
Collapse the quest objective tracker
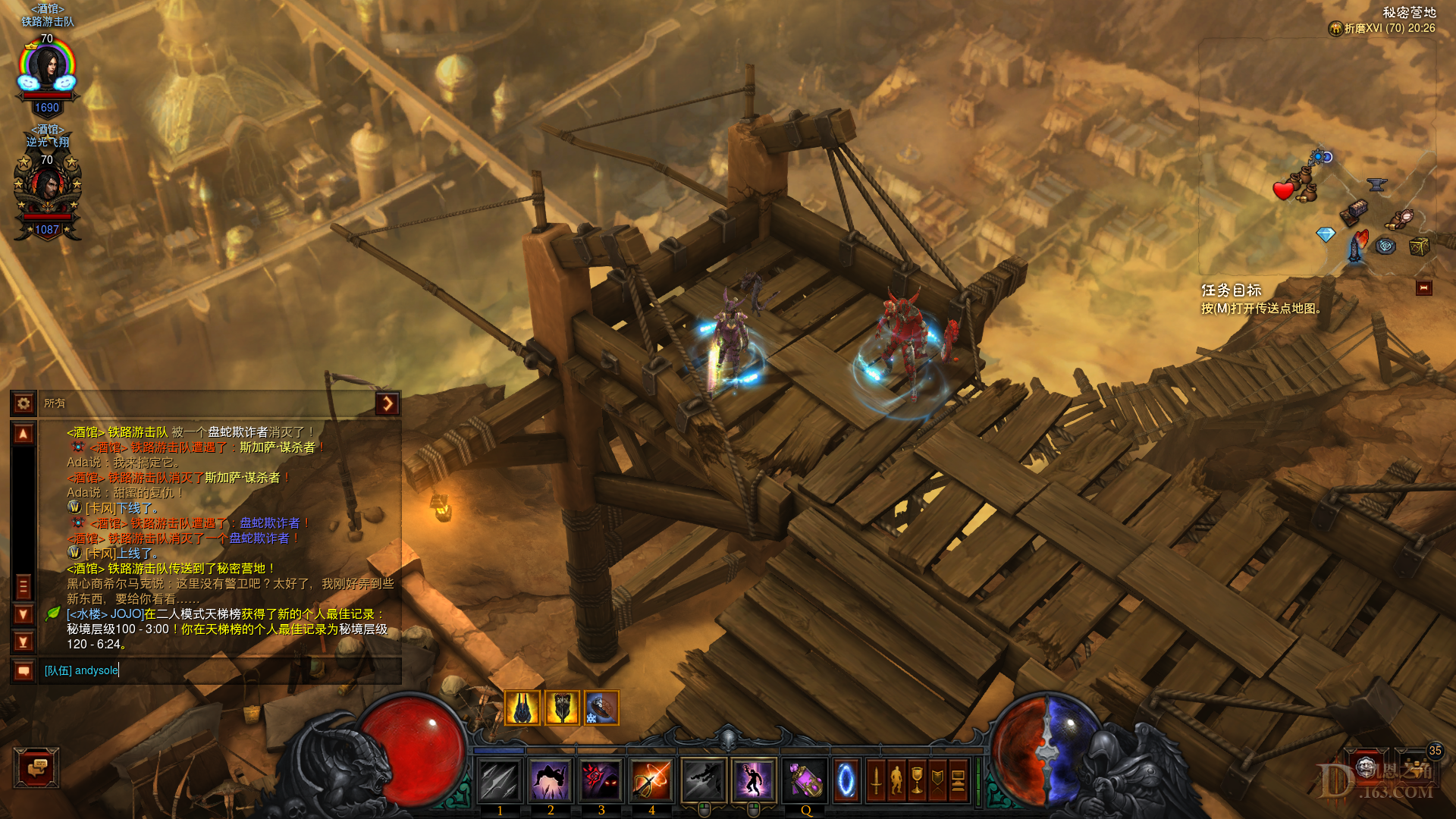click(1423, 288)
